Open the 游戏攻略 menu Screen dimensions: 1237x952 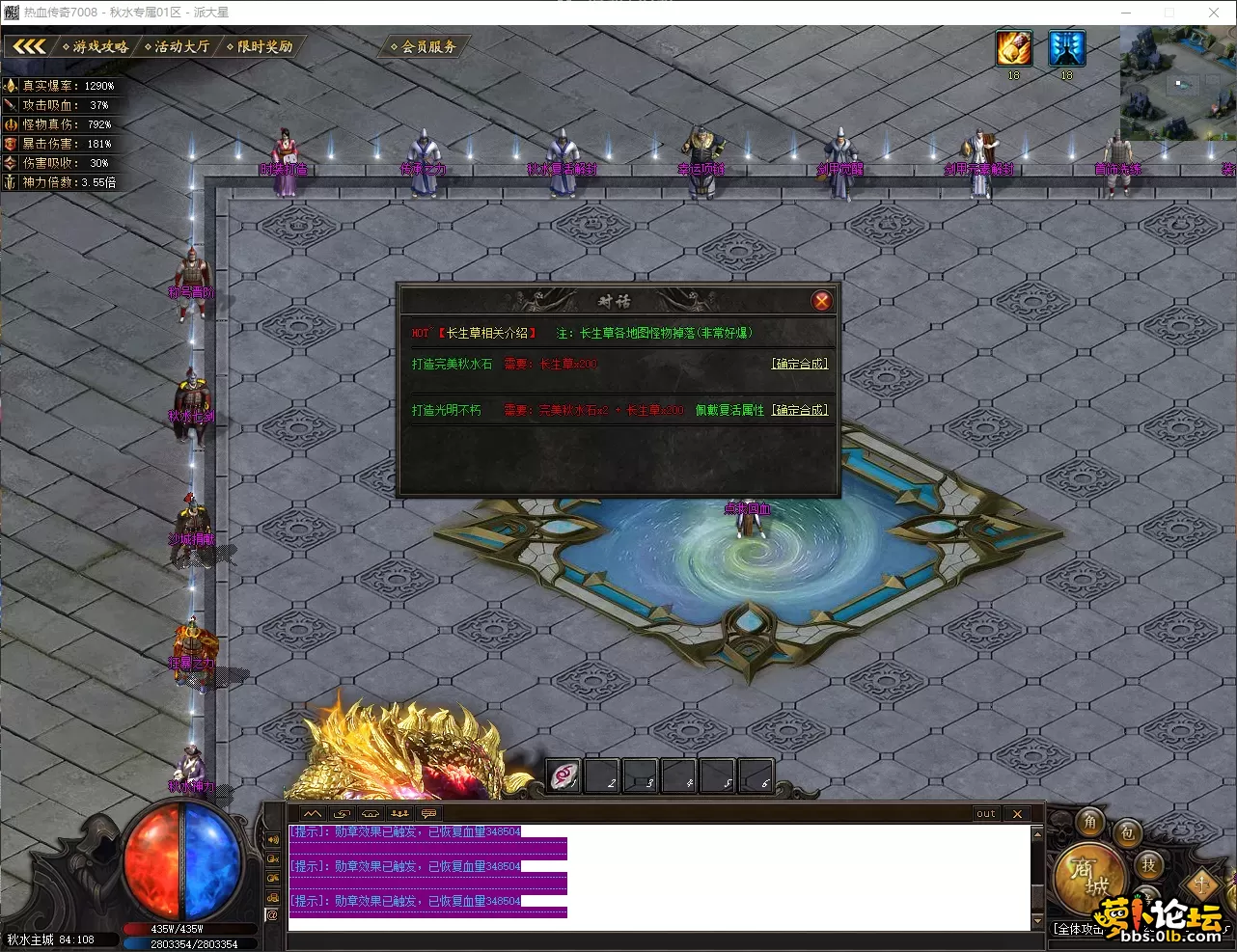[x=96, y=46]
